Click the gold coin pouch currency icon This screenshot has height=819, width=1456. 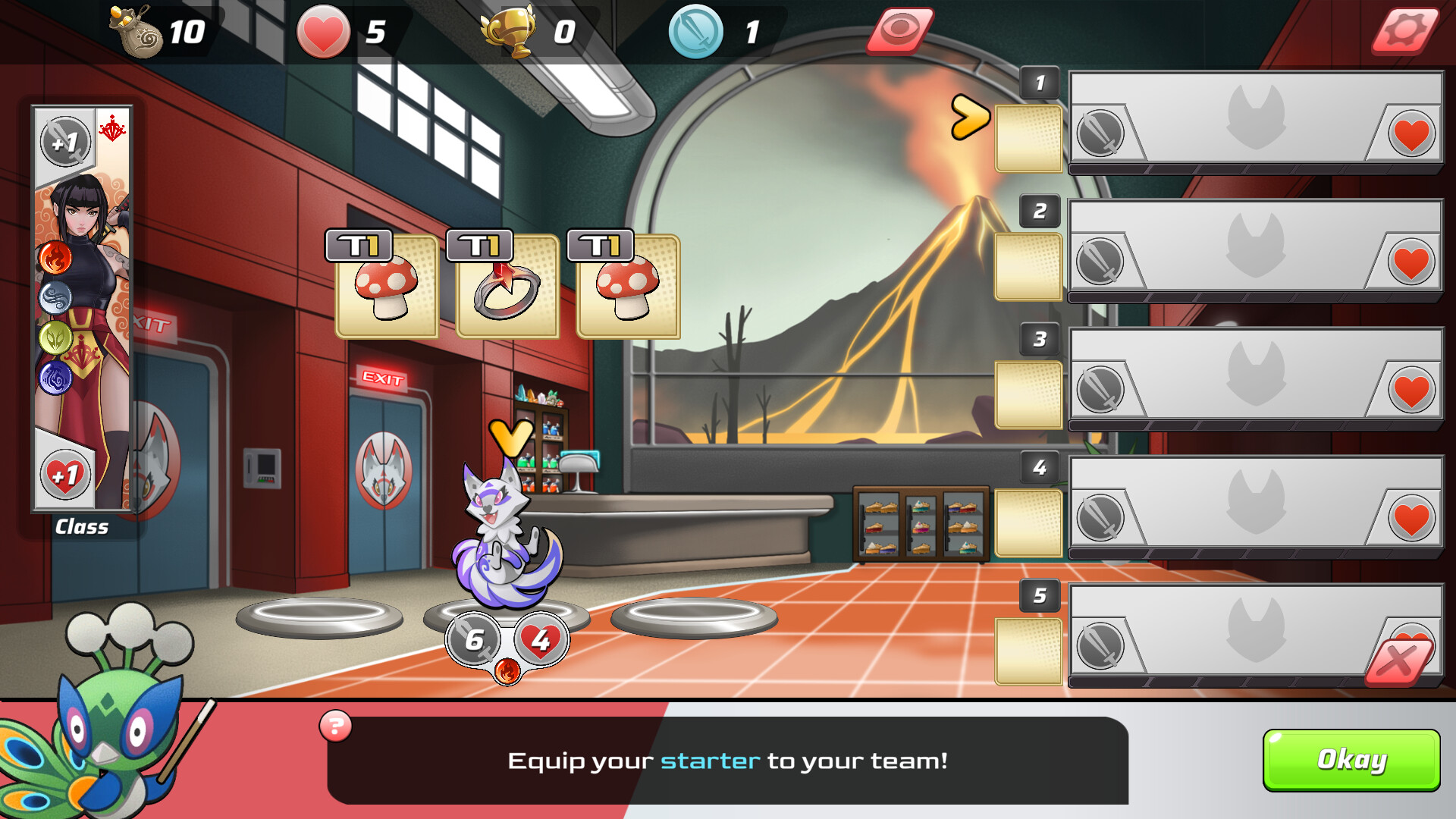[135, 30]
